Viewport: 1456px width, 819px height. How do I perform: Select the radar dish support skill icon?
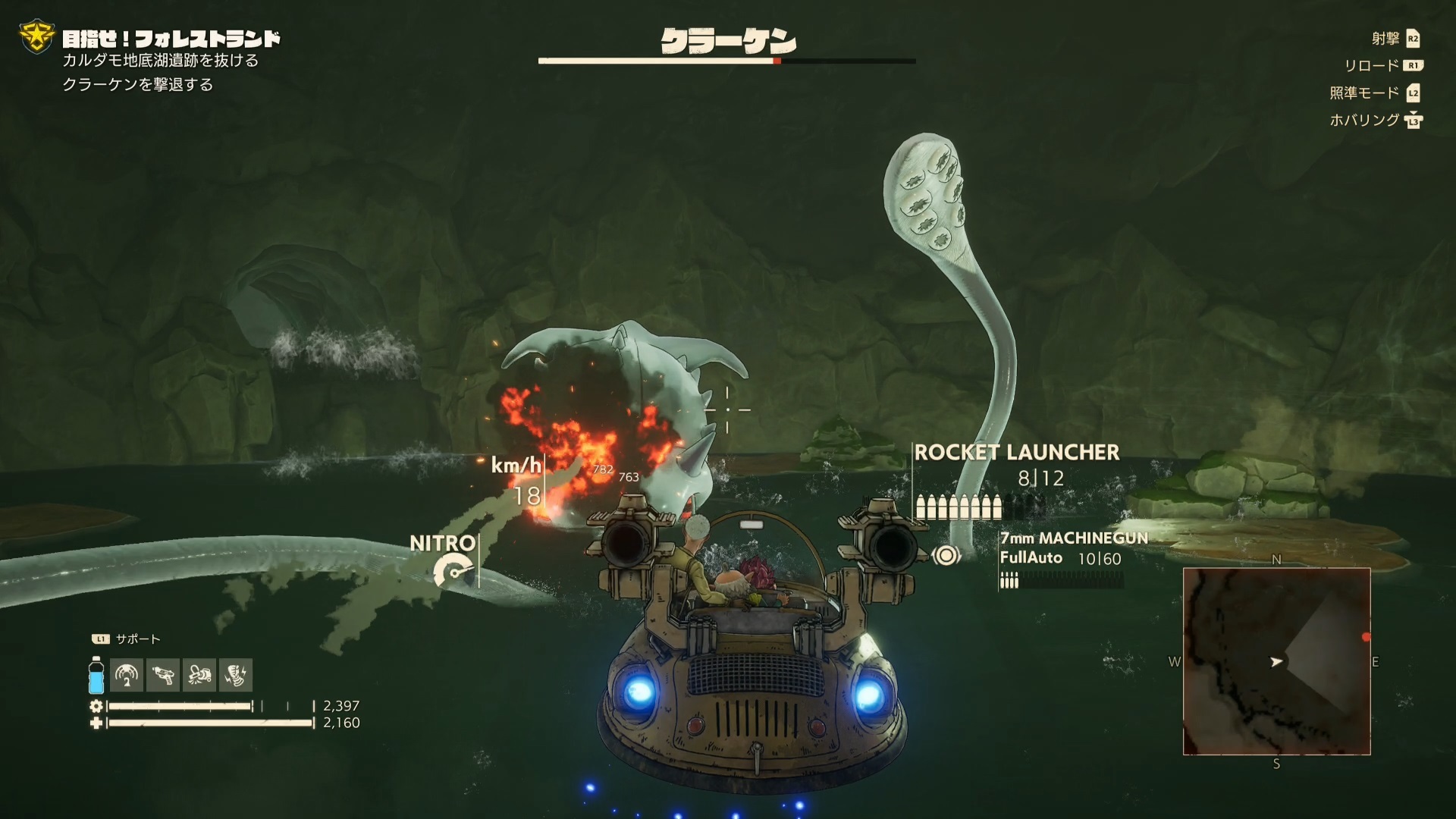127,674
